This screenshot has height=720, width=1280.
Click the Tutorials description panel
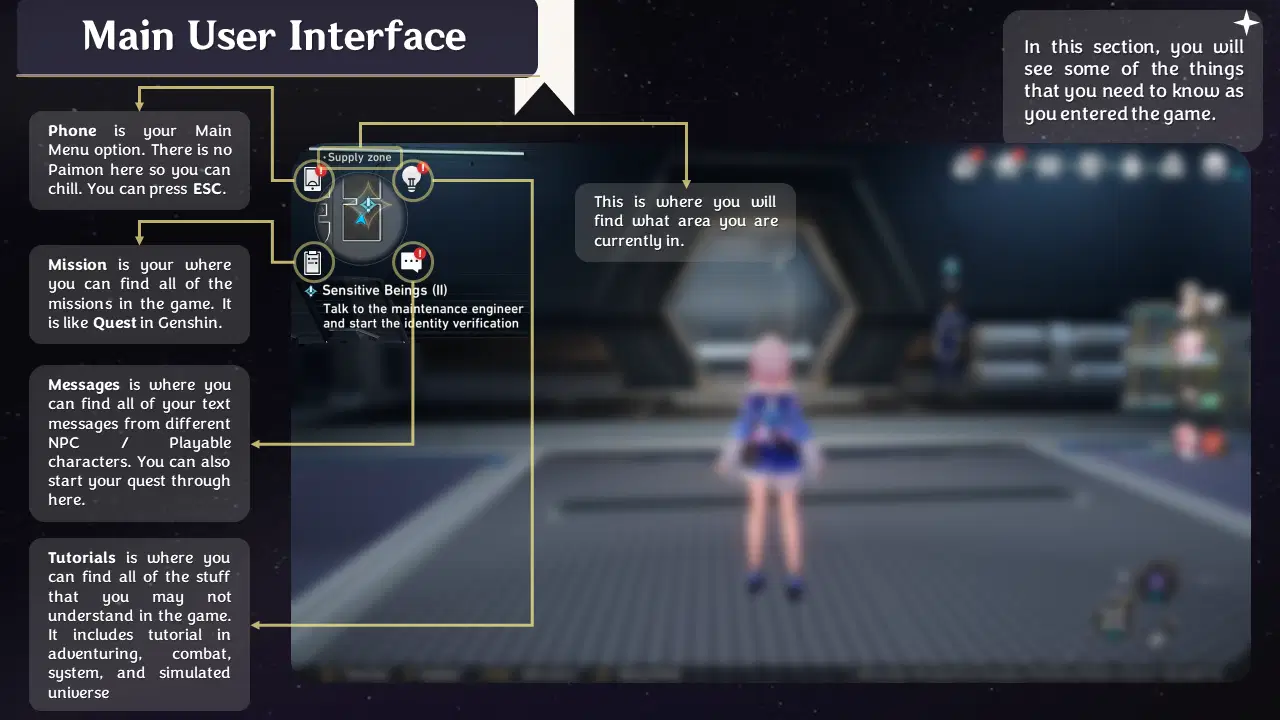tap(139, 625)
